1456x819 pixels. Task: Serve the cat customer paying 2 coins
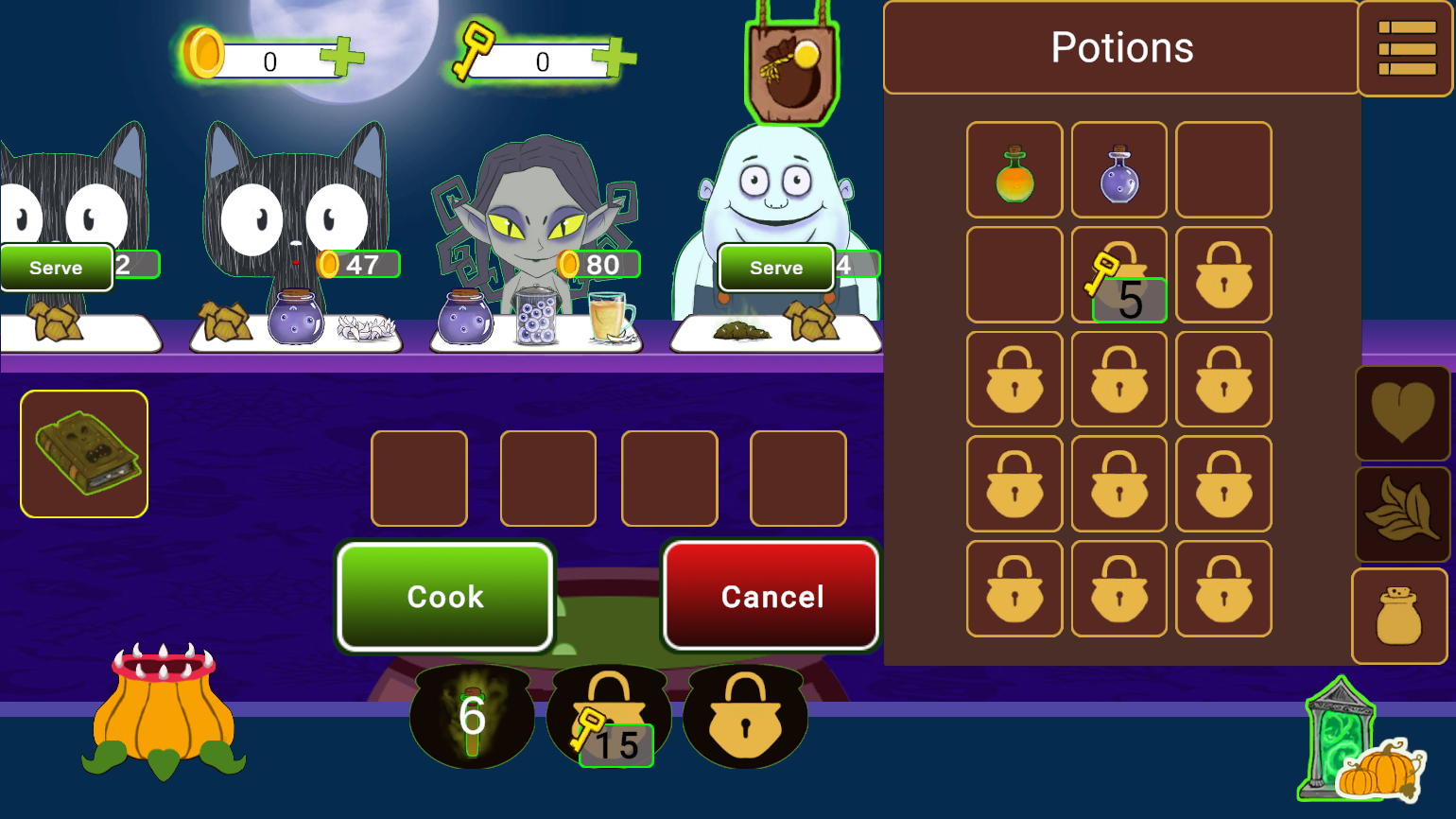[x=55, y=268]
